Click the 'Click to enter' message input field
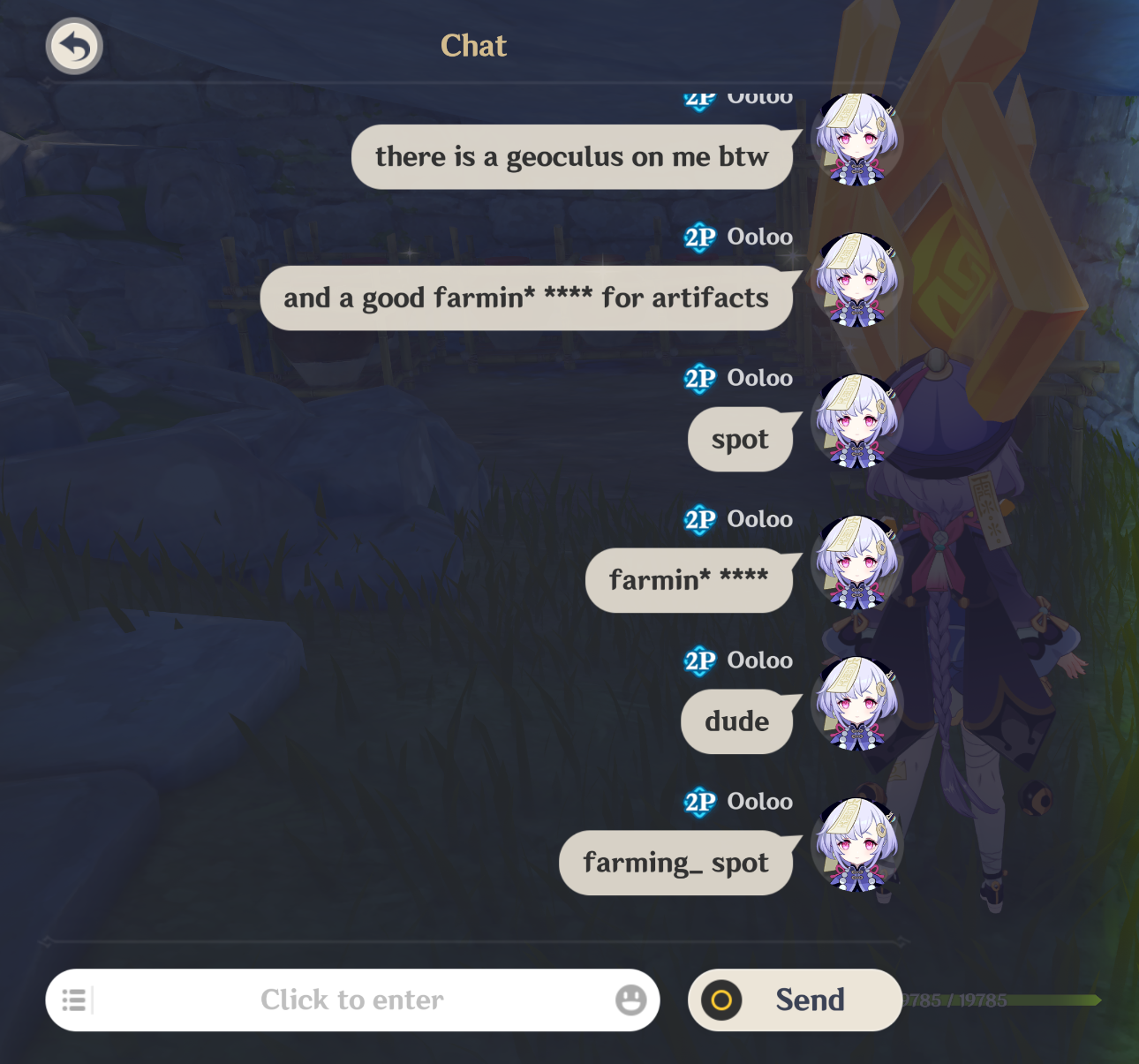Viewport: 1139px width, 1064px height. tap(352, 1000)
